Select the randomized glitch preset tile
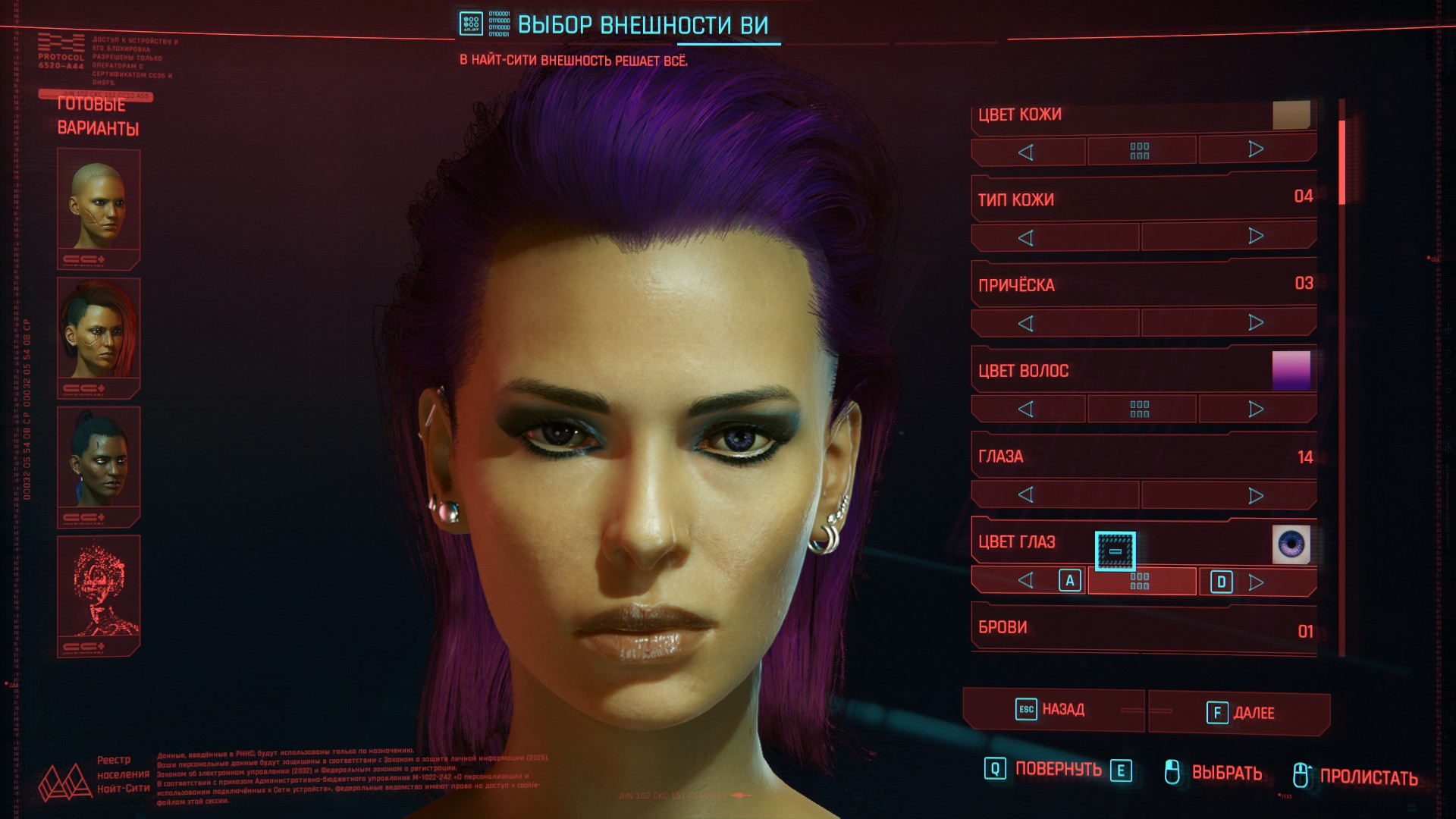Image resolution: width=1456 pixels, height=819 pixels. 99,593
